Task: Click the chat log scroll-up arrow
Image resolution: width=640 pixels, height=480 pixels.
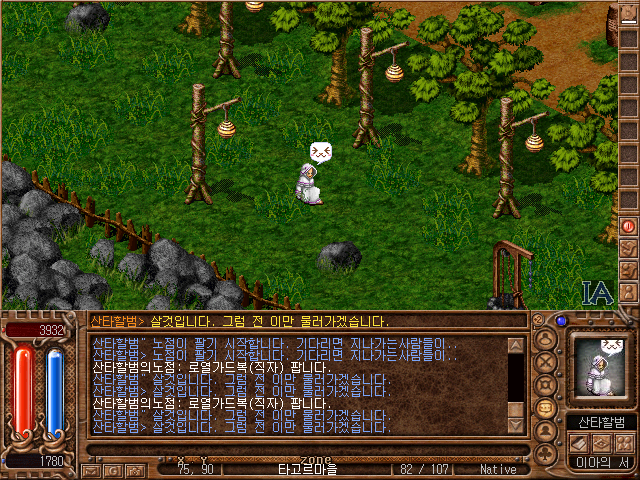Action: tap(516, 346)
